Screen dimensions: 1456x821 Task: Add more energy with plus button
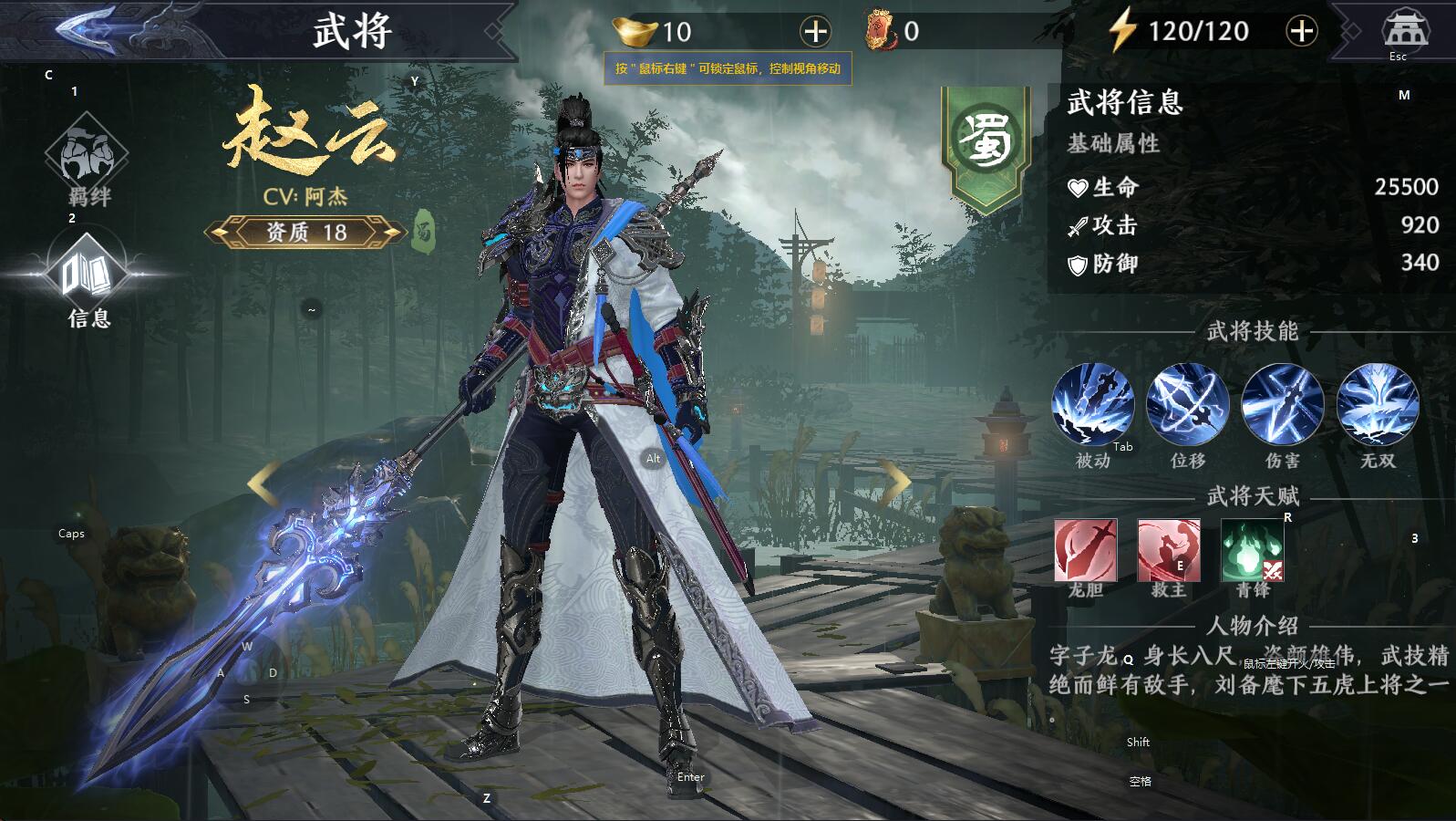[1301, 31]
